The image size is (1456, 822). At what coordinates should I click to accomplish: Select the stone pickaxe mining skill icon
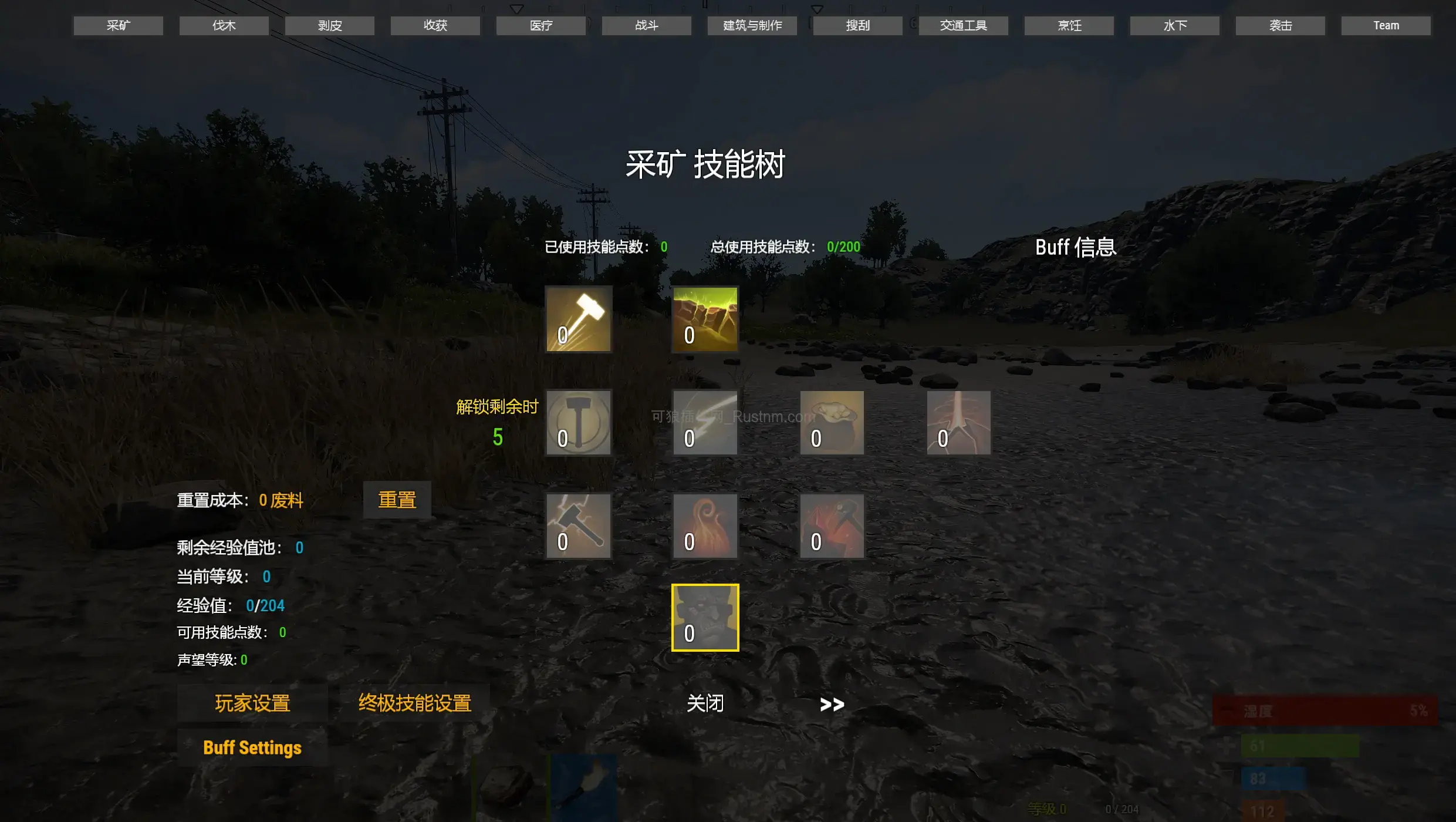[578, 320]
